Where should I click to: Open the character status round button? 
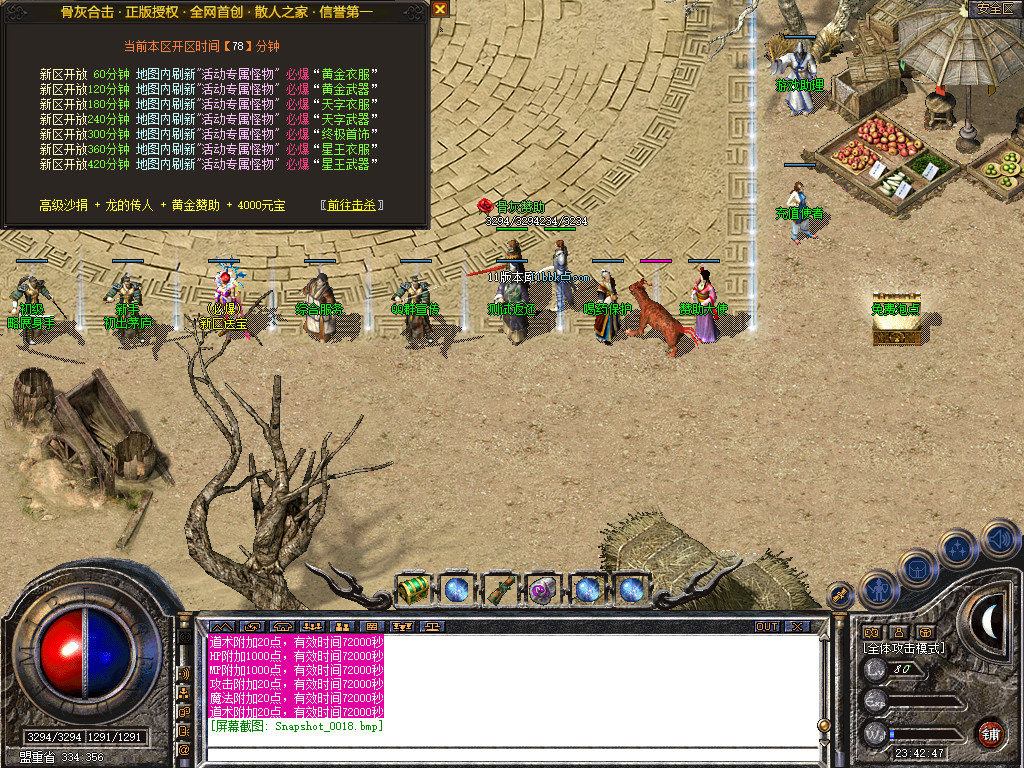click(880, 590)
